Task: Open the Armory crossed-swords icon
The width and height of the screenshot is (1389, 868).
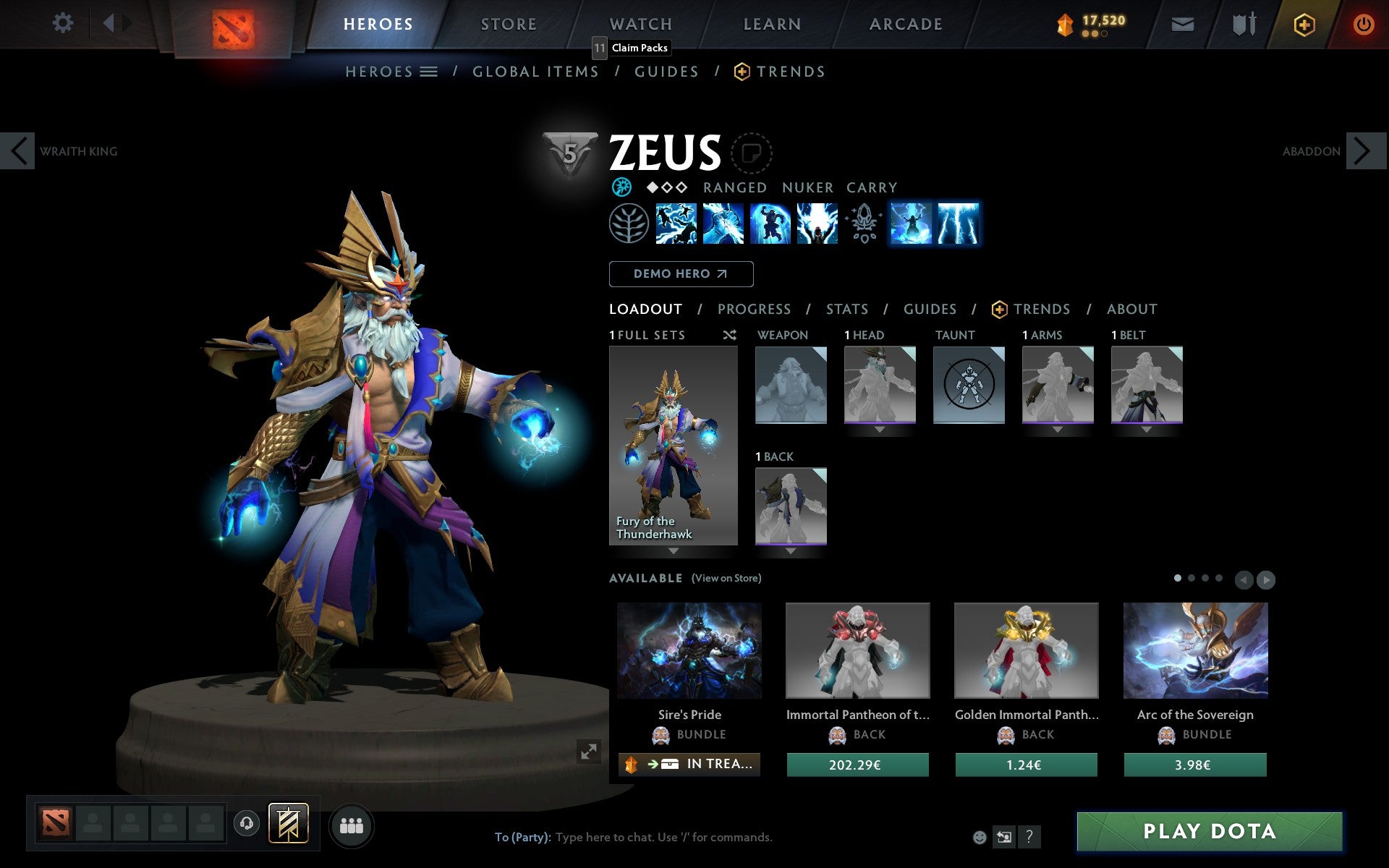Action: pyautogui.click(x=1243, y=24)
